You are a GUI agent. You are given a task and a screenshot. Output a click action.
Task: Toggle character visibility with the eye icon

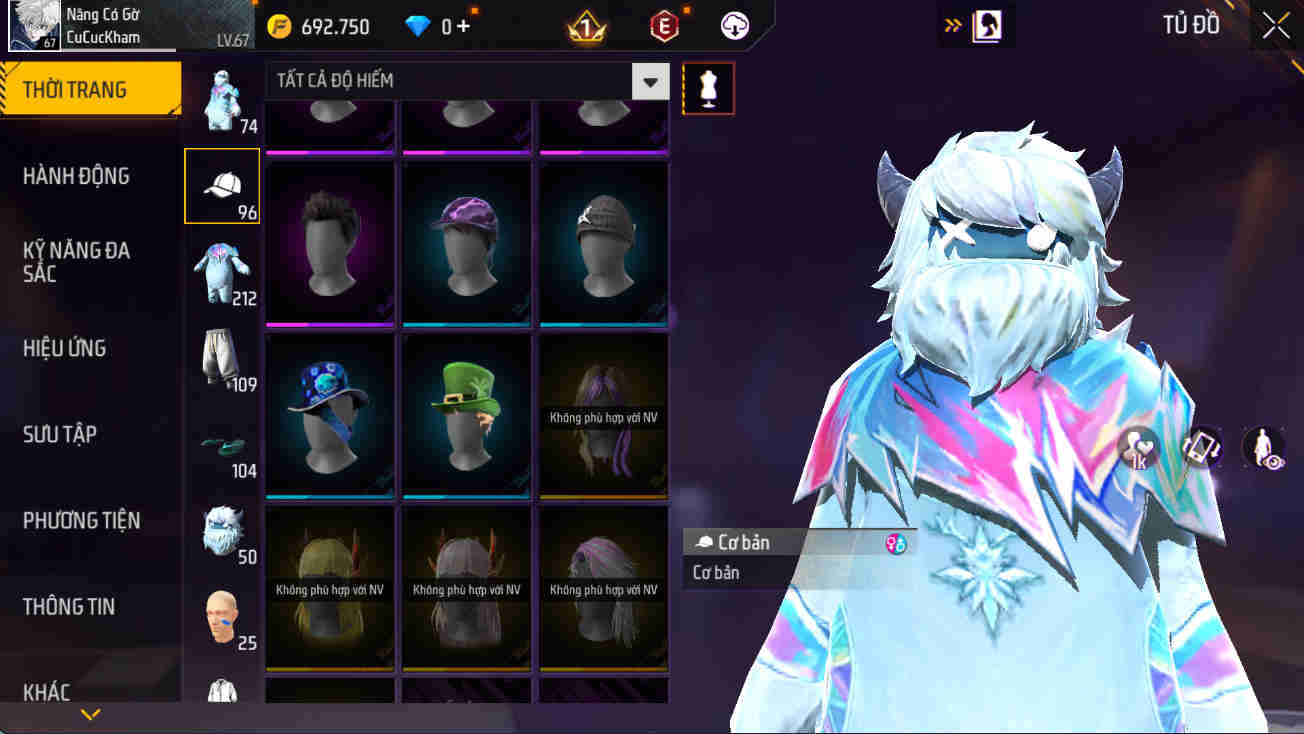pos(1262,449)
